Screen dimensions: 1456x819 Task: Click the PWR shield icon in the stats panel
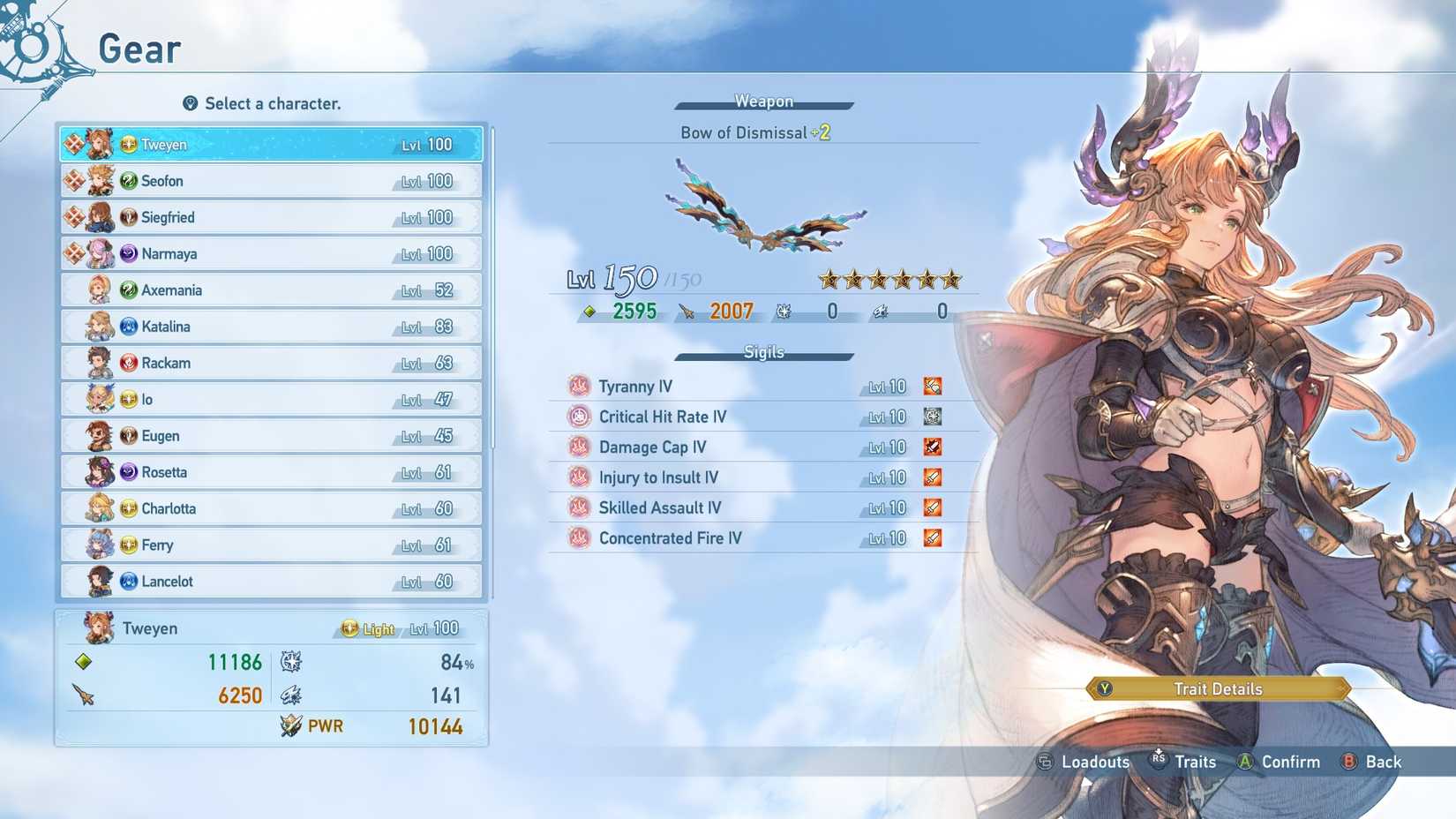point(291,725)
